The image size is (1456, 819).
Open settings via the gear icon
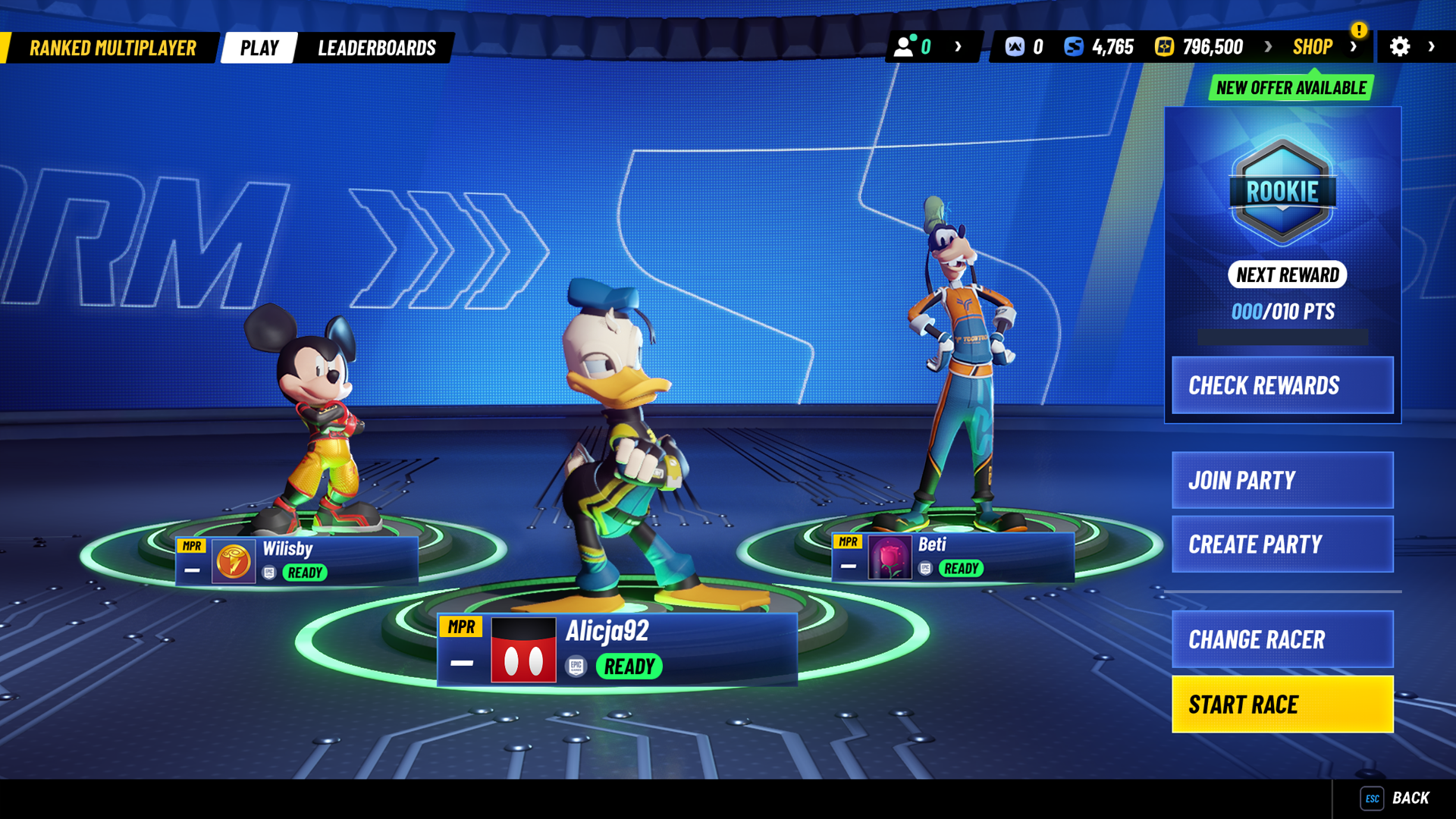click(1399, 47)
